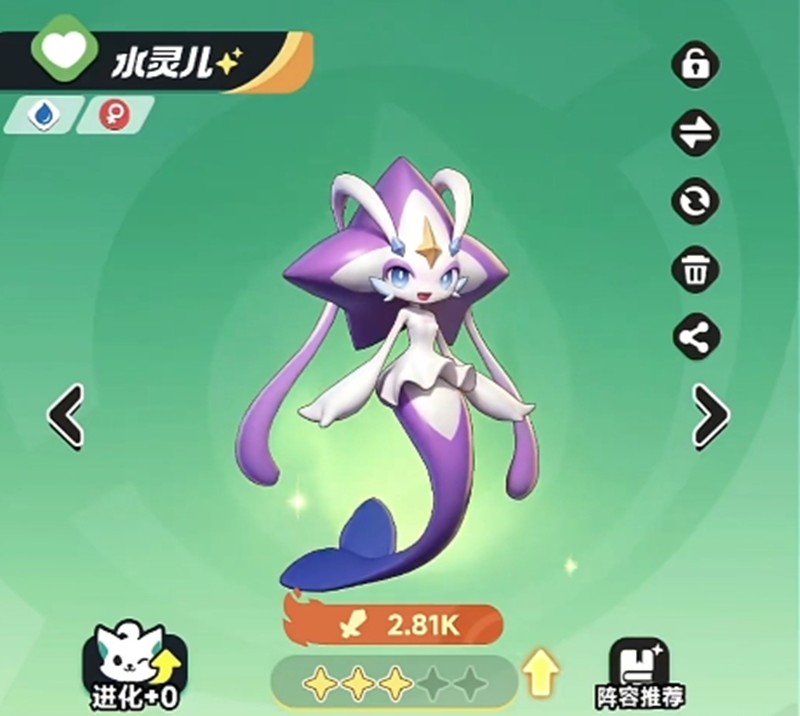The height and width of the screenshot is (716, 800).
Task: Select the trash can delete icon
Action: 694,270
